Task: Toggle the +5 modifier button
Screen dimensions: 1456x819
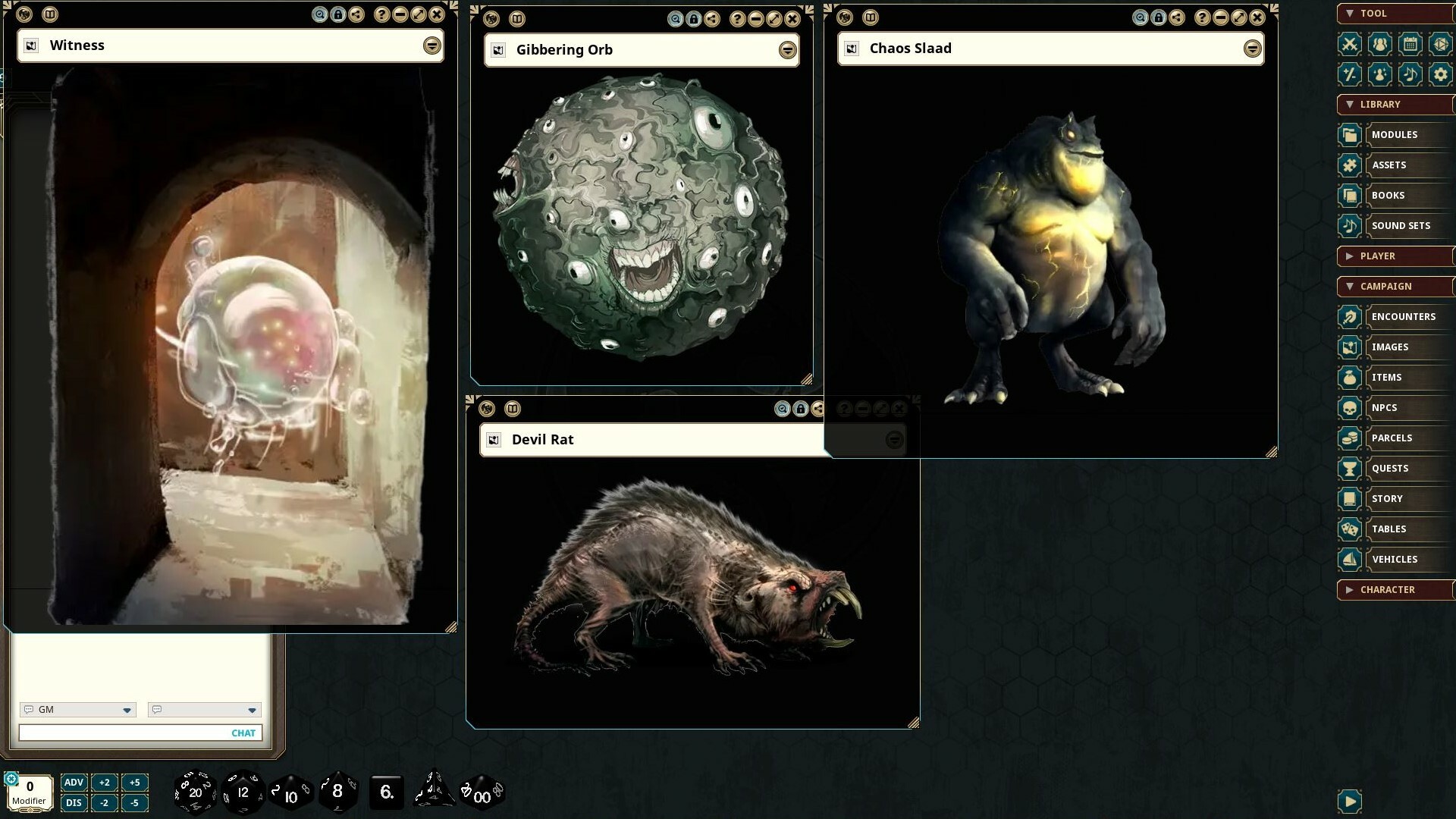Action: coord(134,782)
